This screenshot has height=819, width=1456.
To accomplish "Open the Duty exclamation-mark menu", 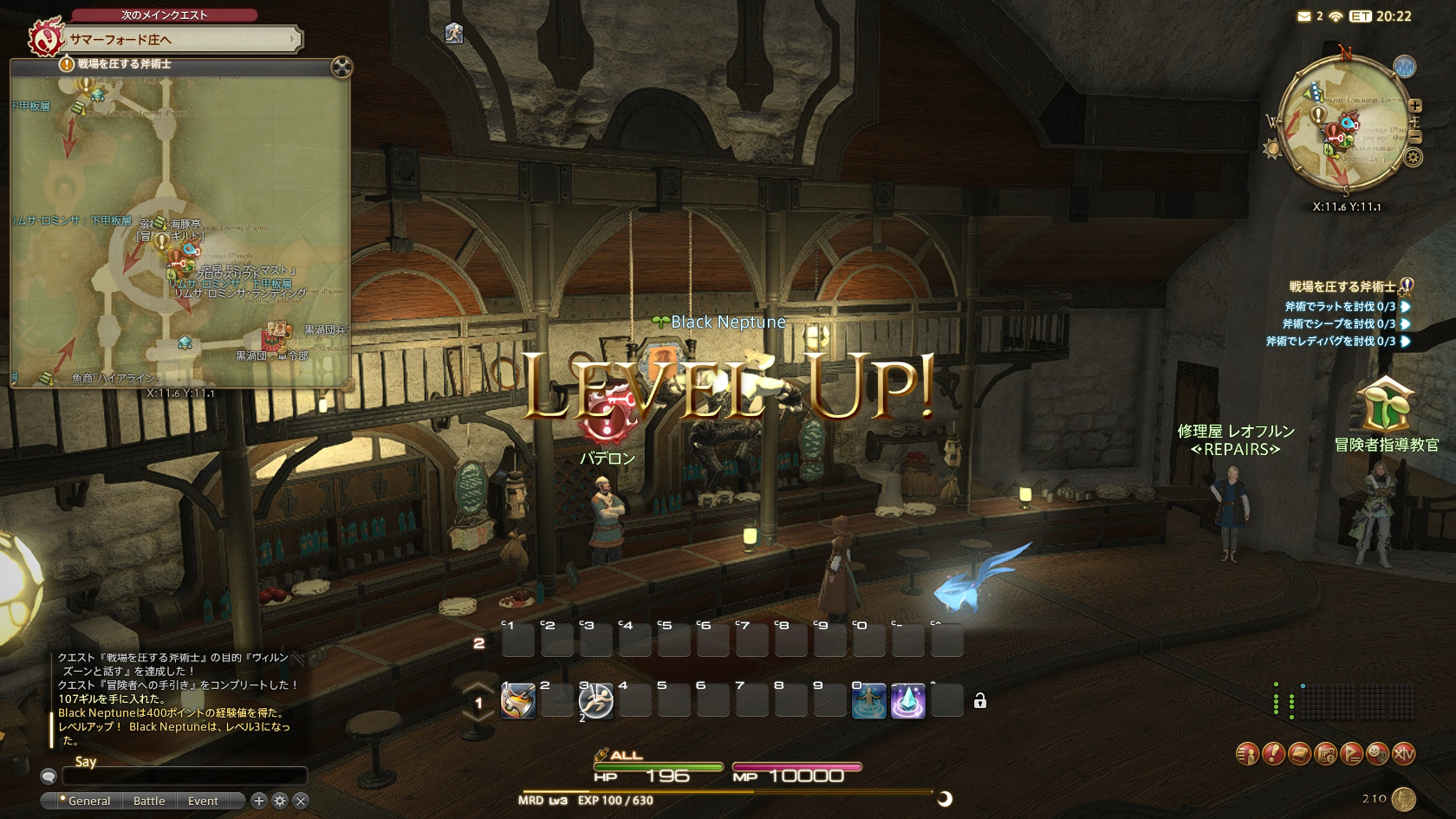I will [1273, 754].
